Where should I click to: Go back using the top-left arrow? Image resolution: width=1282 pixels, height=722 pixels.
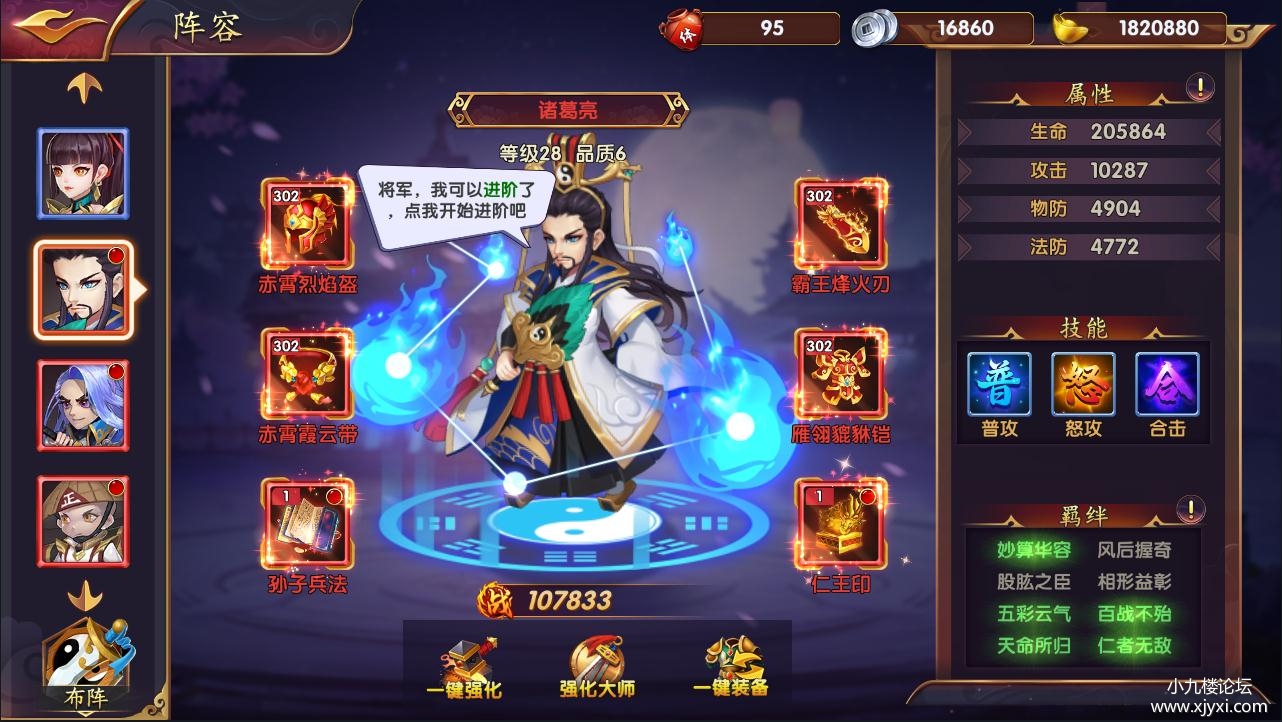tap(62, 27)
